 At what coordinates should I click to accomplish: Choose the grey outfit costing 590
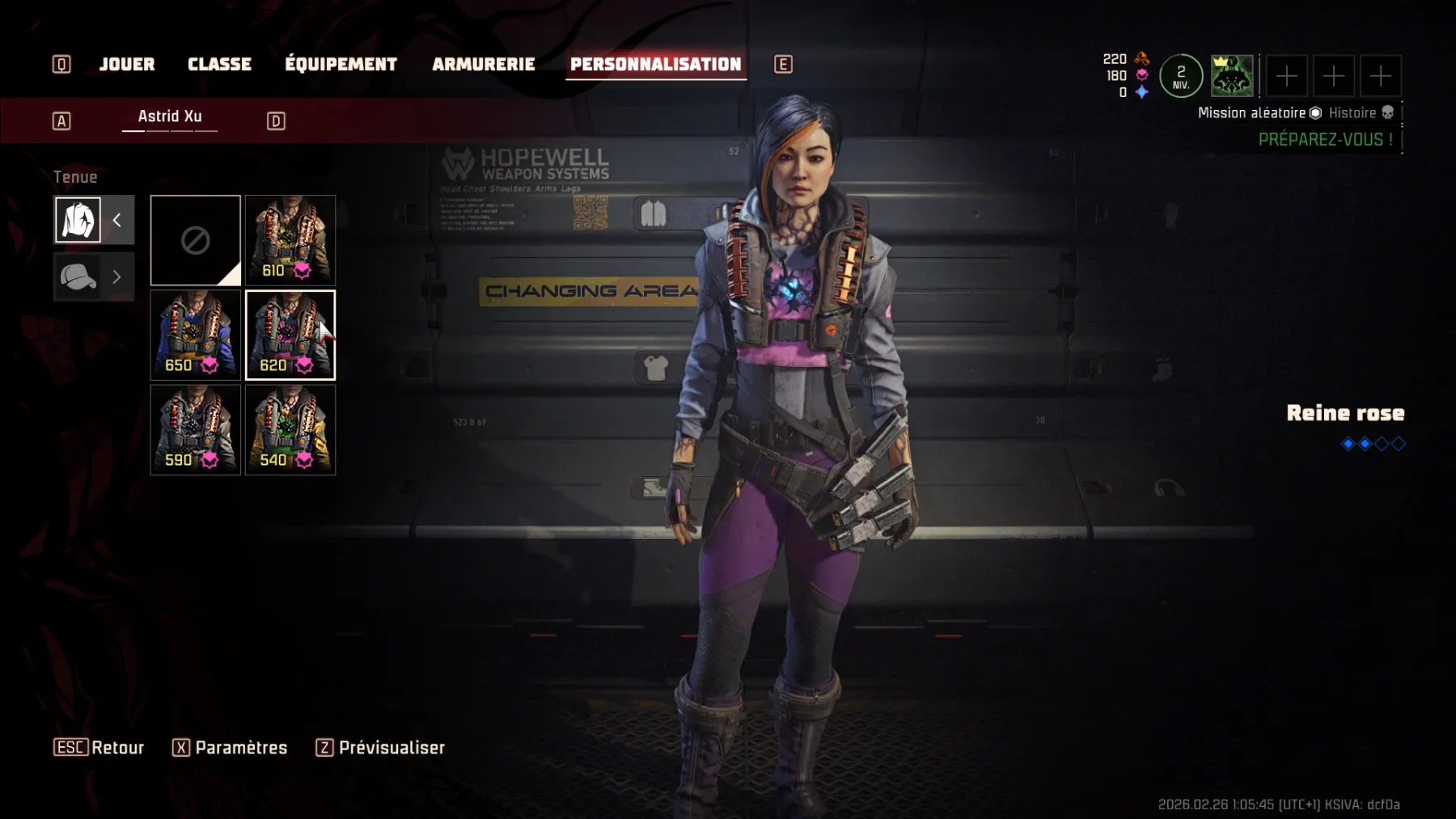coord(196,429)
